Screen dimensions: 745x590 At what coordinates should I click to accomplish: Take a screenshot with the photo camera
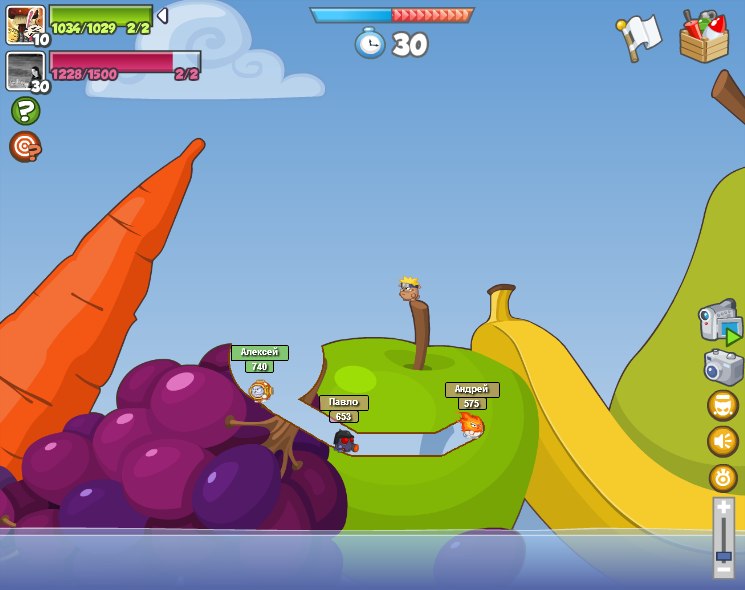tap(723, 367)
